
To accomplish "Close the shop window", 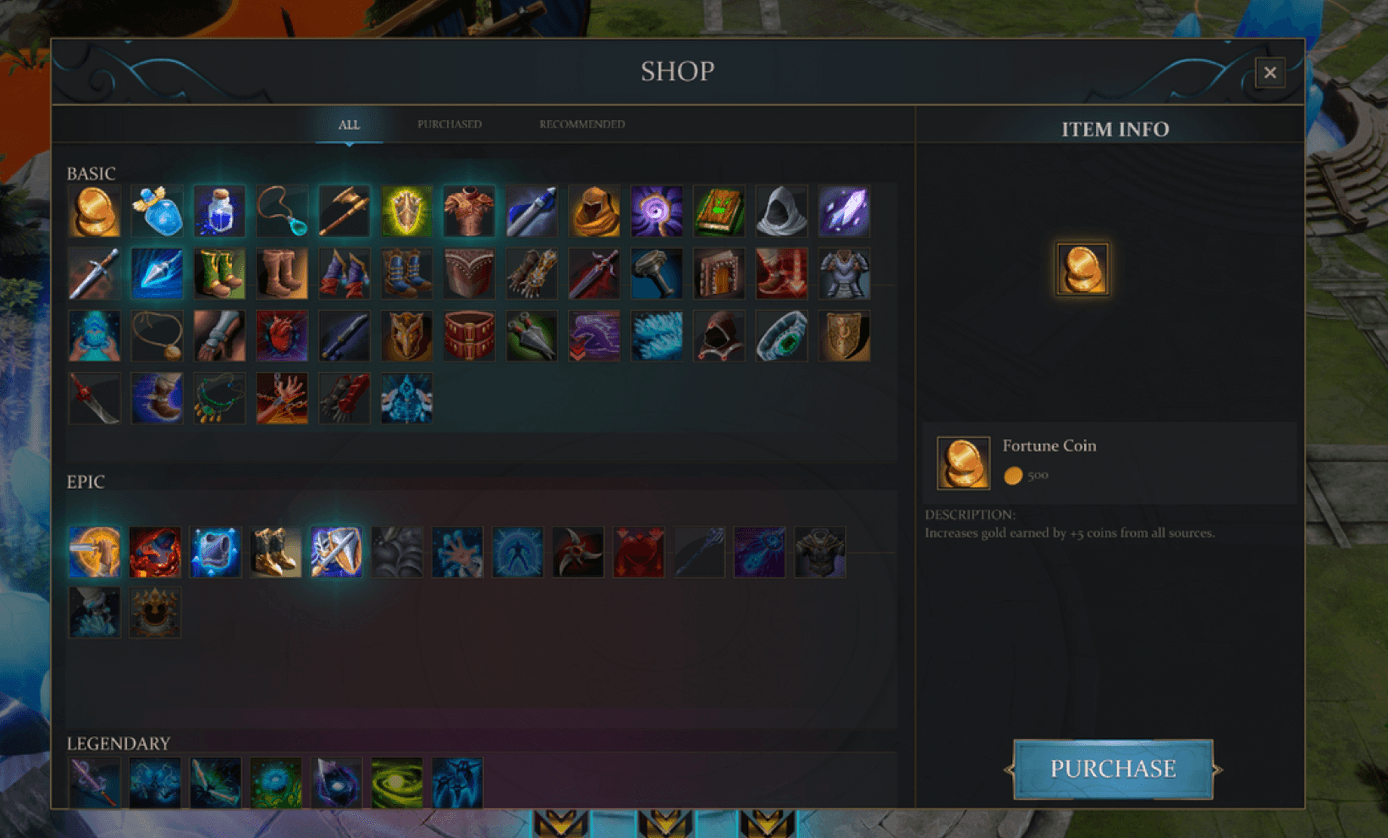I will (x=1270, y=72).
